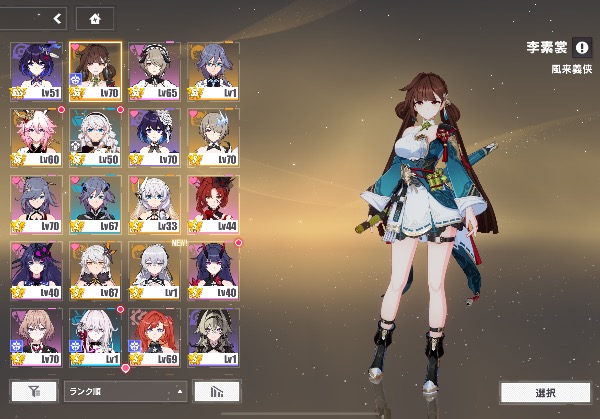This screenshot has width=600, height=419.
Task: Go back with the left arrow button
Action: [x=57, y=18]
